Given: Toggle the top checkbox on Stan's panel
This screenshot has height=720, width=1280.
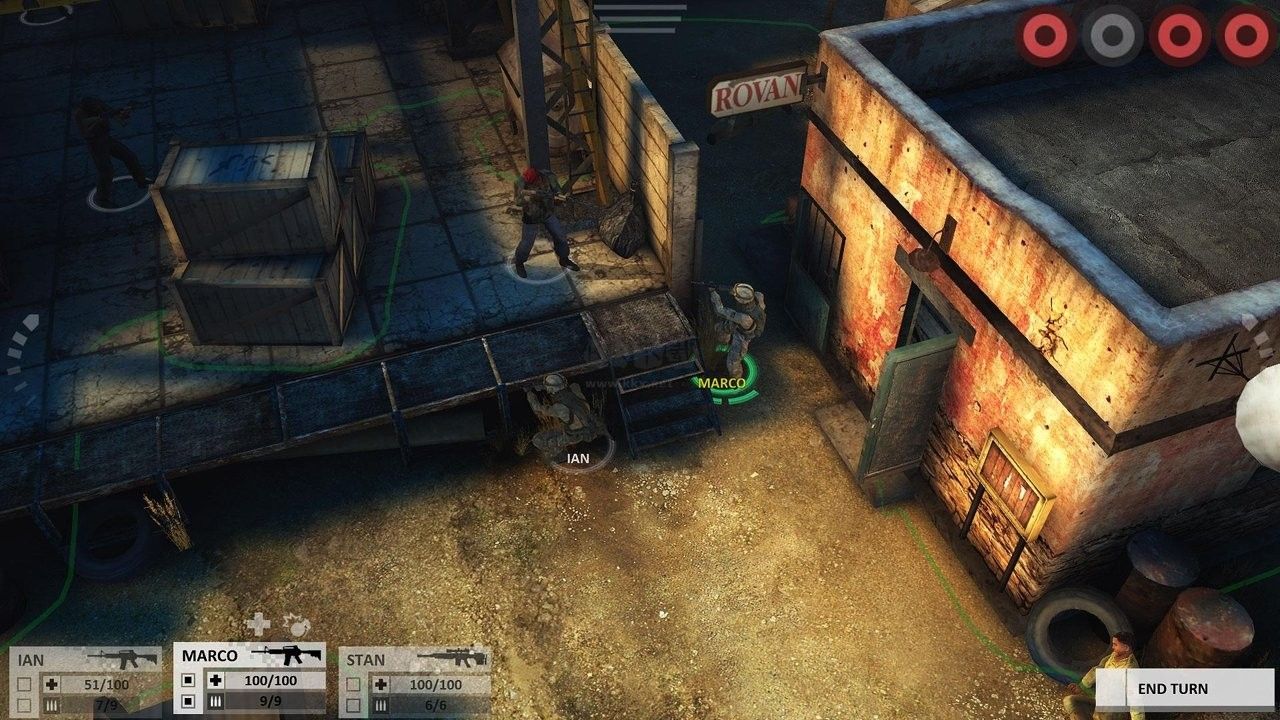Looking at the screenshot, I should click(351, 683).
